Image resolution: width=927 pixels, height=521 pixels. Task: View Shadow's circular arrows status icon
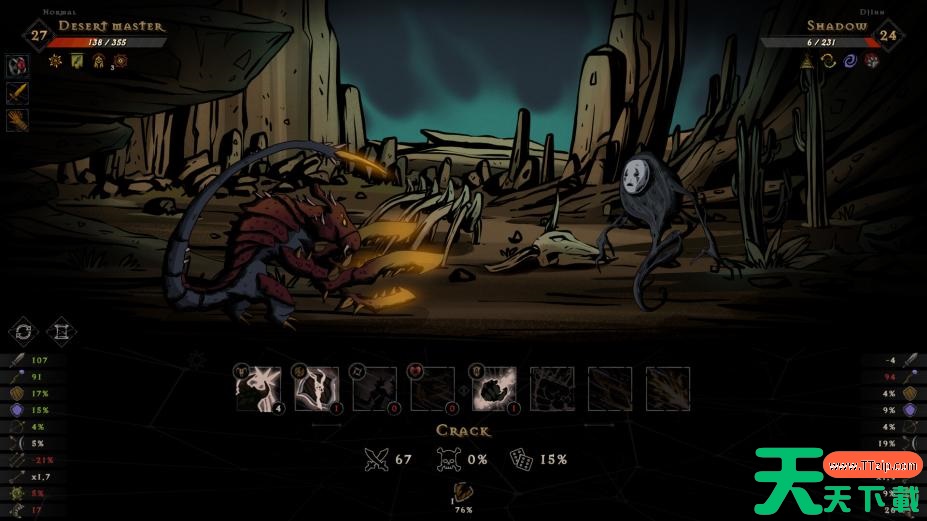click(828, 61)
